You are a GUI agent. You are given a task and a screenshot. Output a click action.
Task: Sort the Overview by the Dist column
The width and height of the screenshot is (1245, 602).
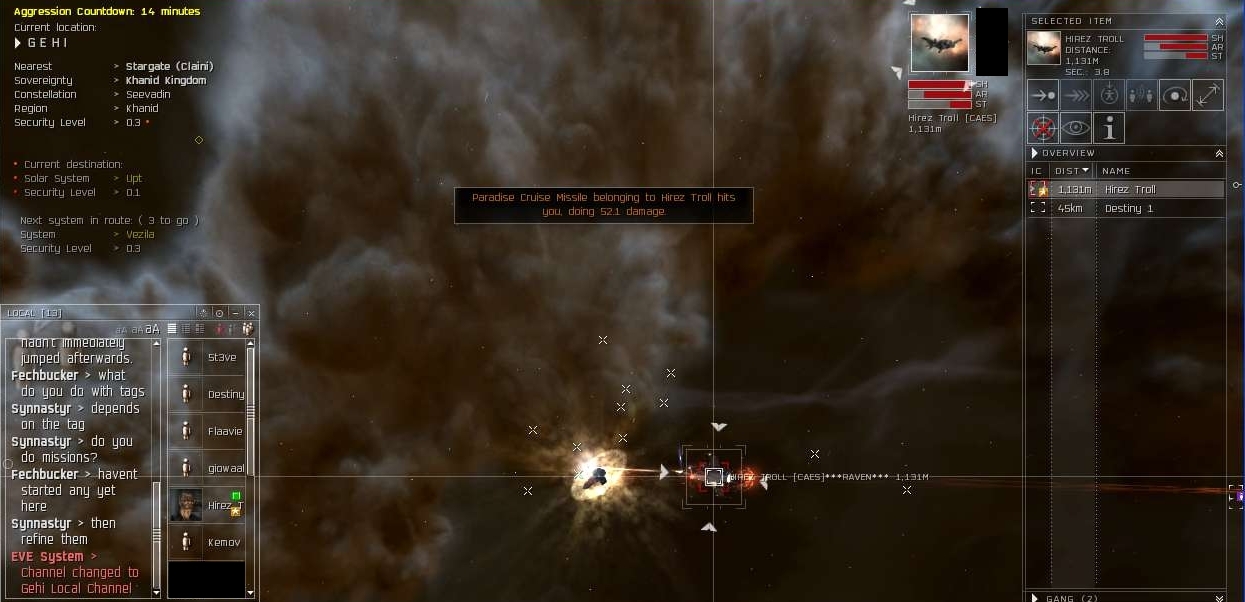coord(1071,171)
